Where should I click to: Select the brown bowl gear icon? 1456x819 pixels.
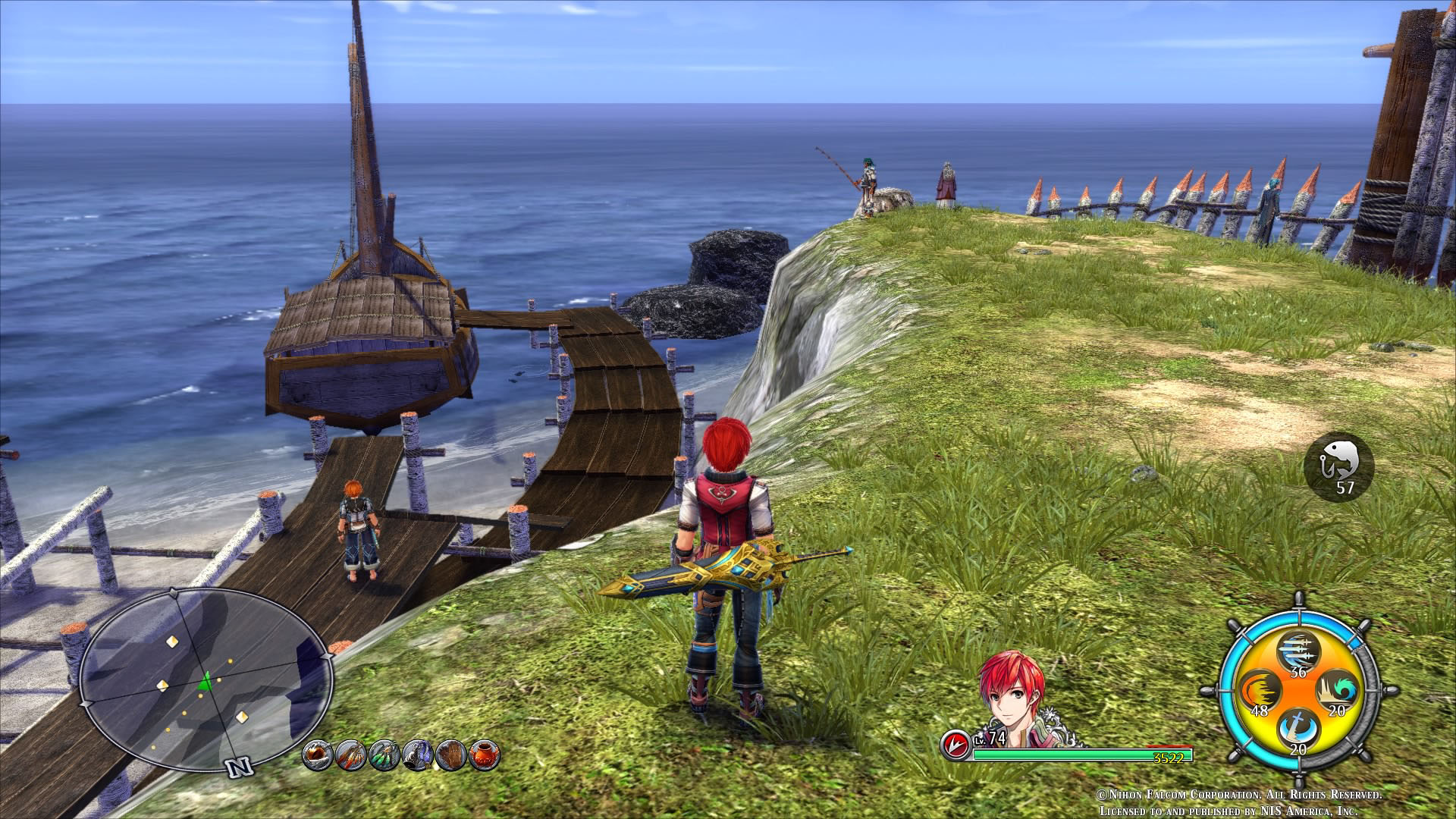click(318, 755)
